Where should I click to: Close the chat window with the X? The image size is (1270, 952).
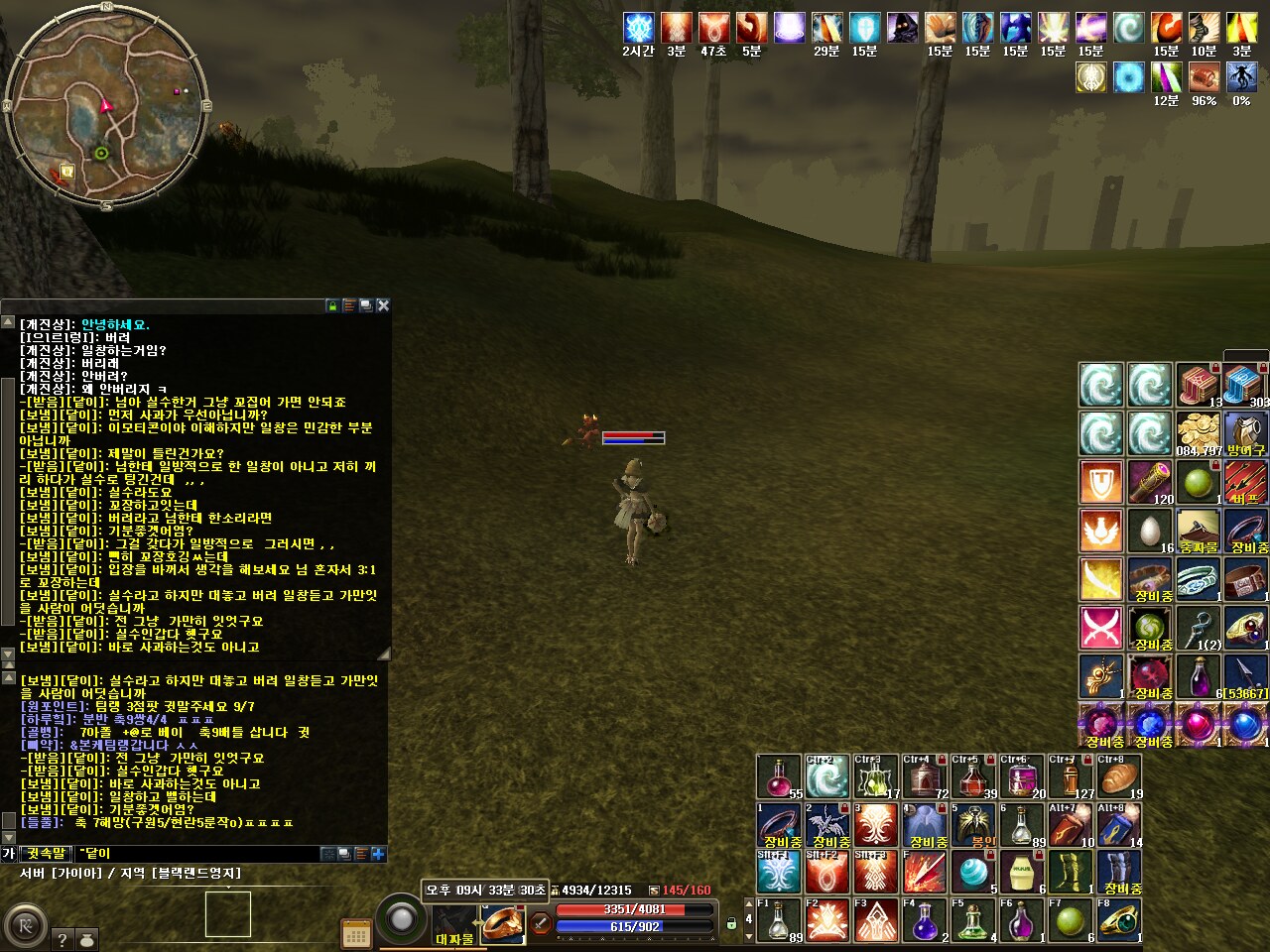(x=383, y=305)
